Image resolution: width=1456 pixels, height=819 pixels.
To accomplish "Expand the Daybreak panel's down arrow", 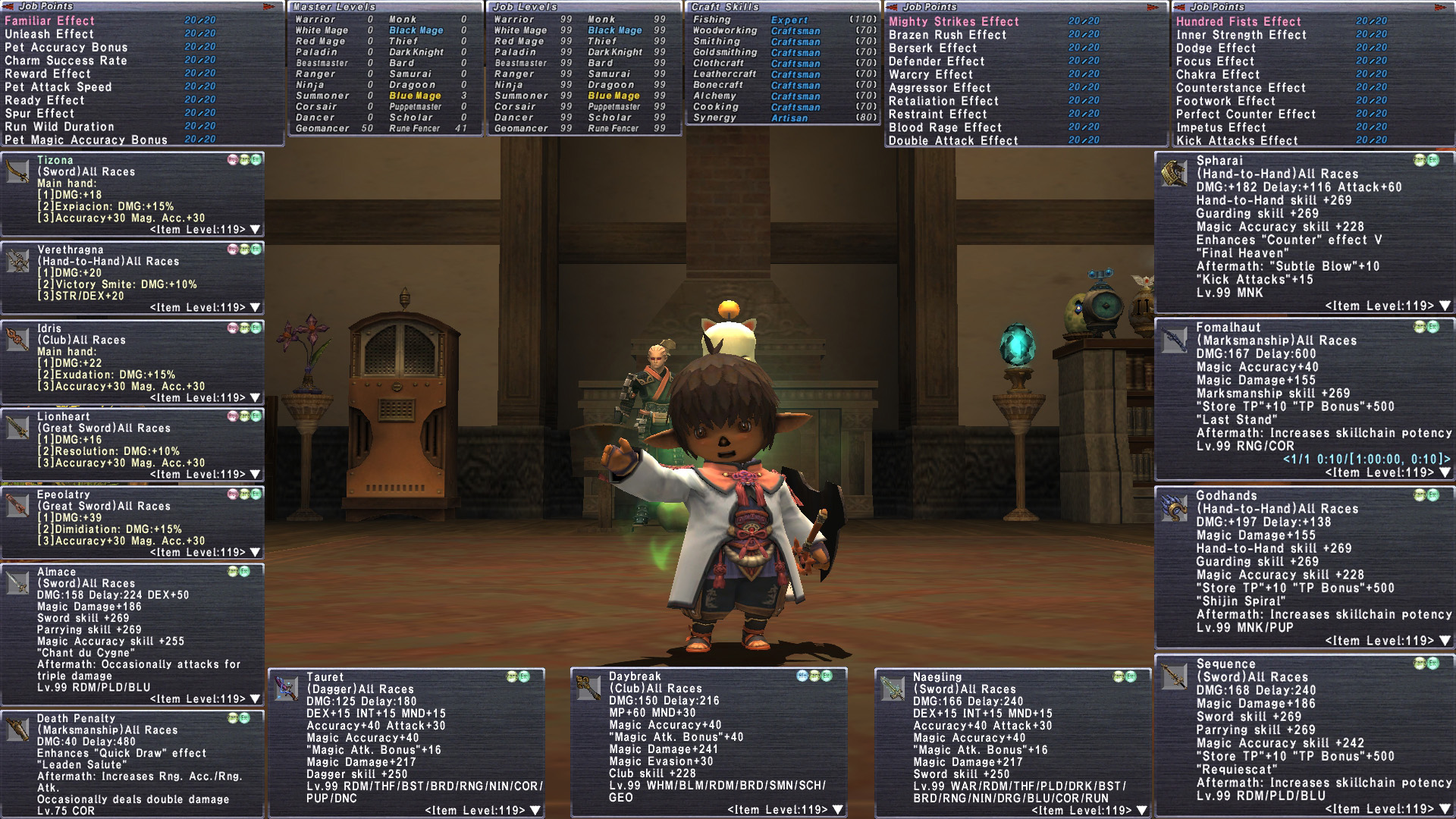I will point(838,810).
